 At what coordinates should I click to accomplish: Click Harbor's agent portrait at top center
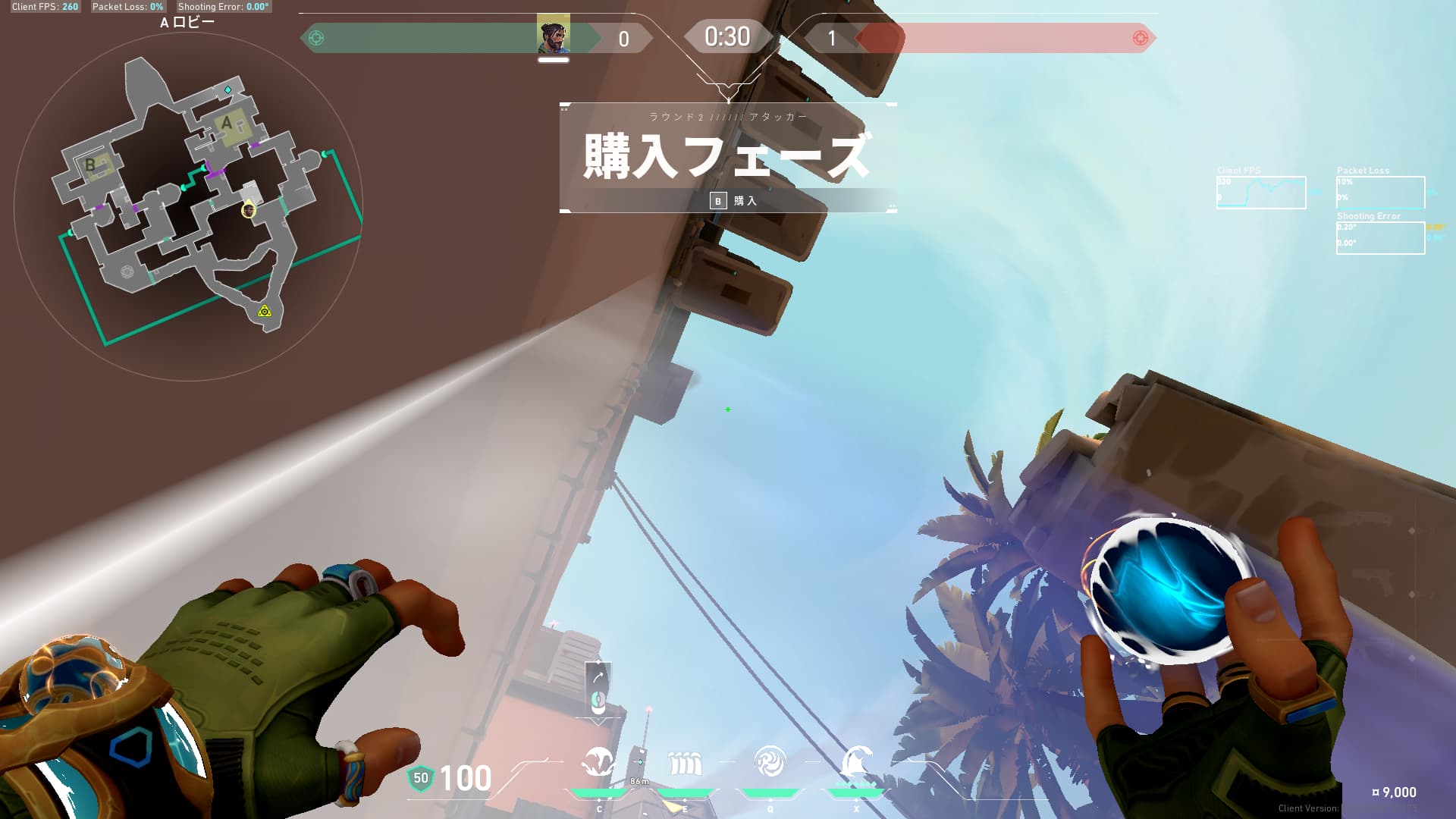click(554, 34)
